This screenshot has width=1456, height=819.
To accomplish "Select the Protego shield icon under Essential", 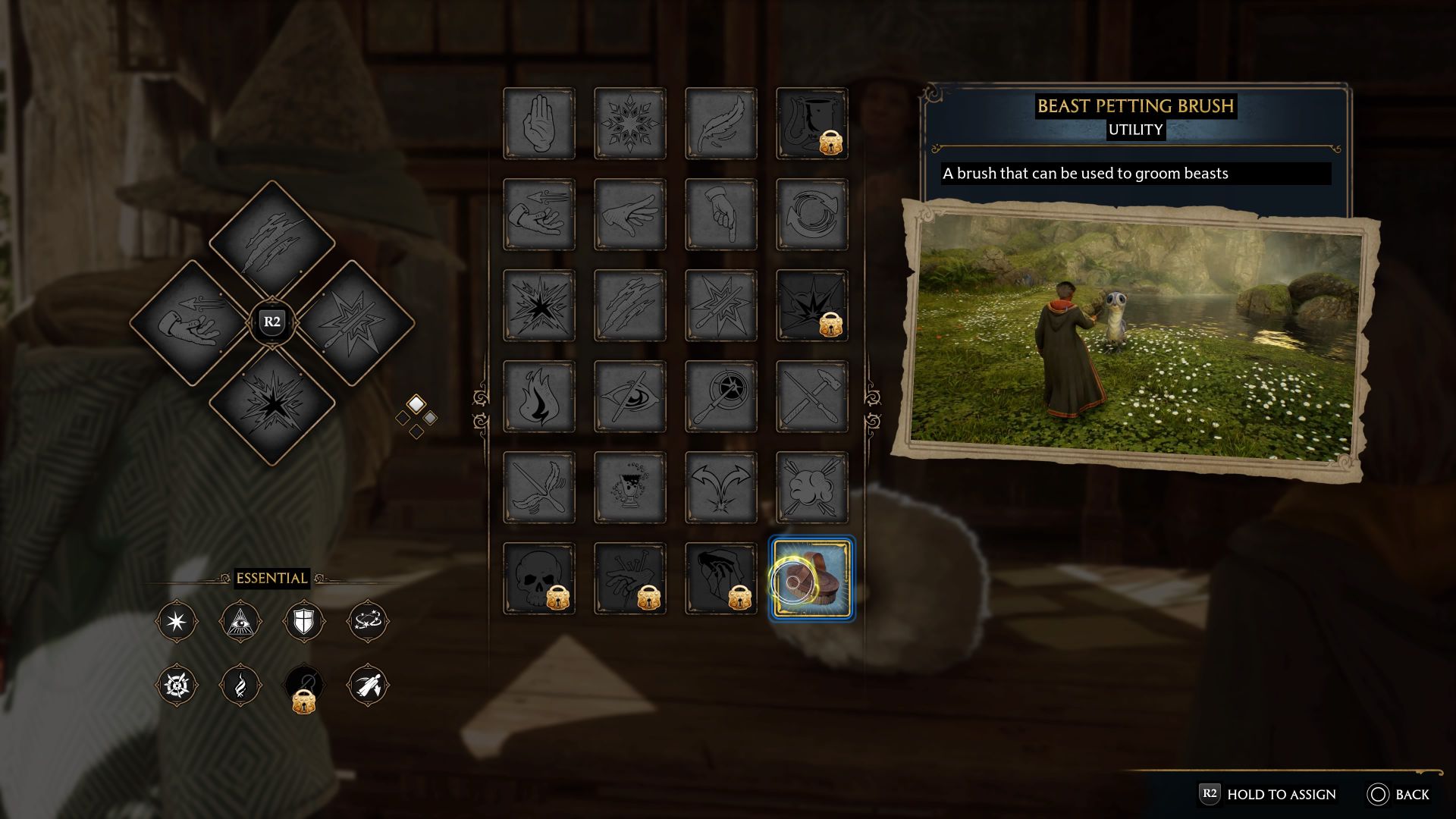I will 306,620.
